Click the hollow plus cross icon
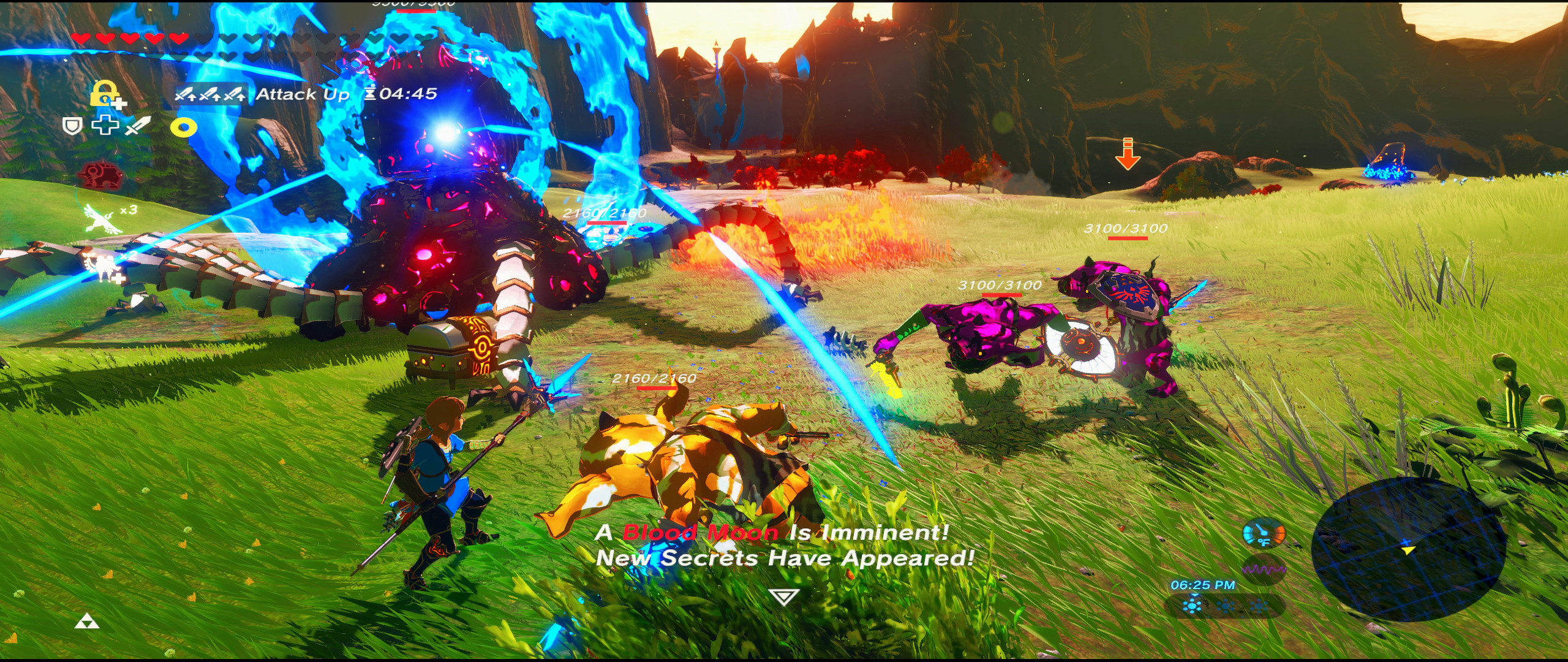The height and width of the screenshot is (662, 1568). 105,125
